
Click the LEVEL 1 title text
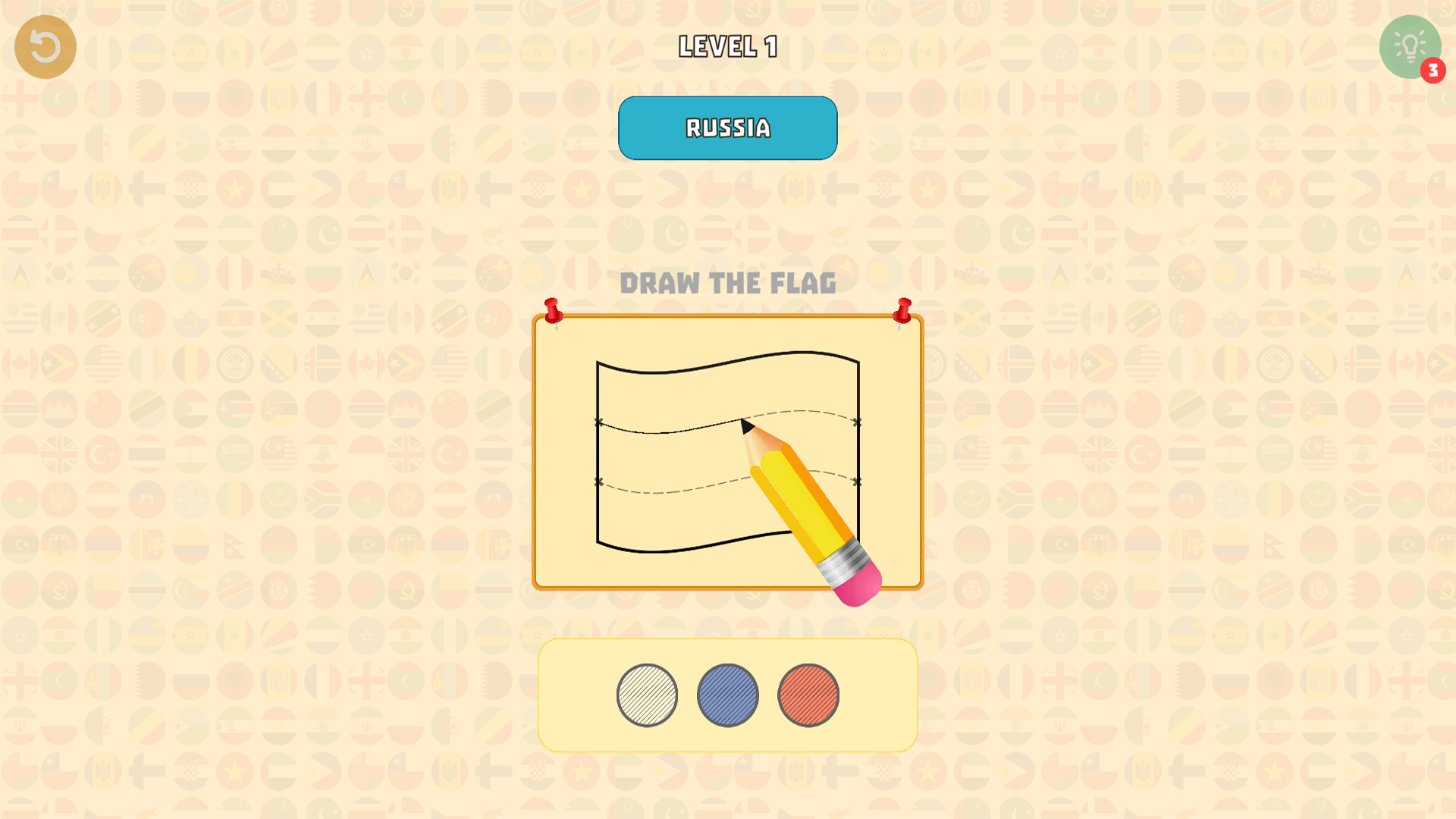click(x=727, y=46)
